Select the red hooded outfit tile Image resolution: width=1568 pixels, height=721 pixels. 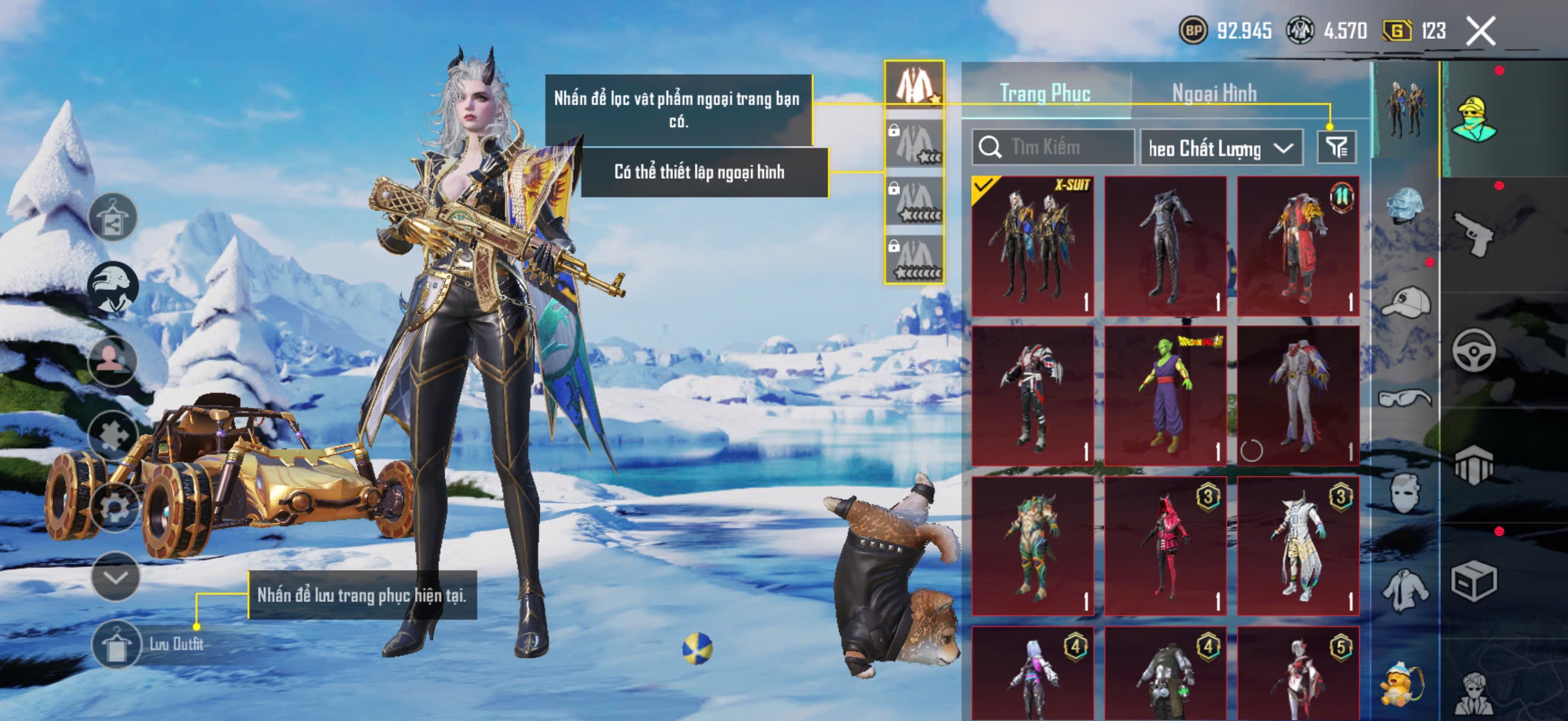click(x=1165, y=546)
